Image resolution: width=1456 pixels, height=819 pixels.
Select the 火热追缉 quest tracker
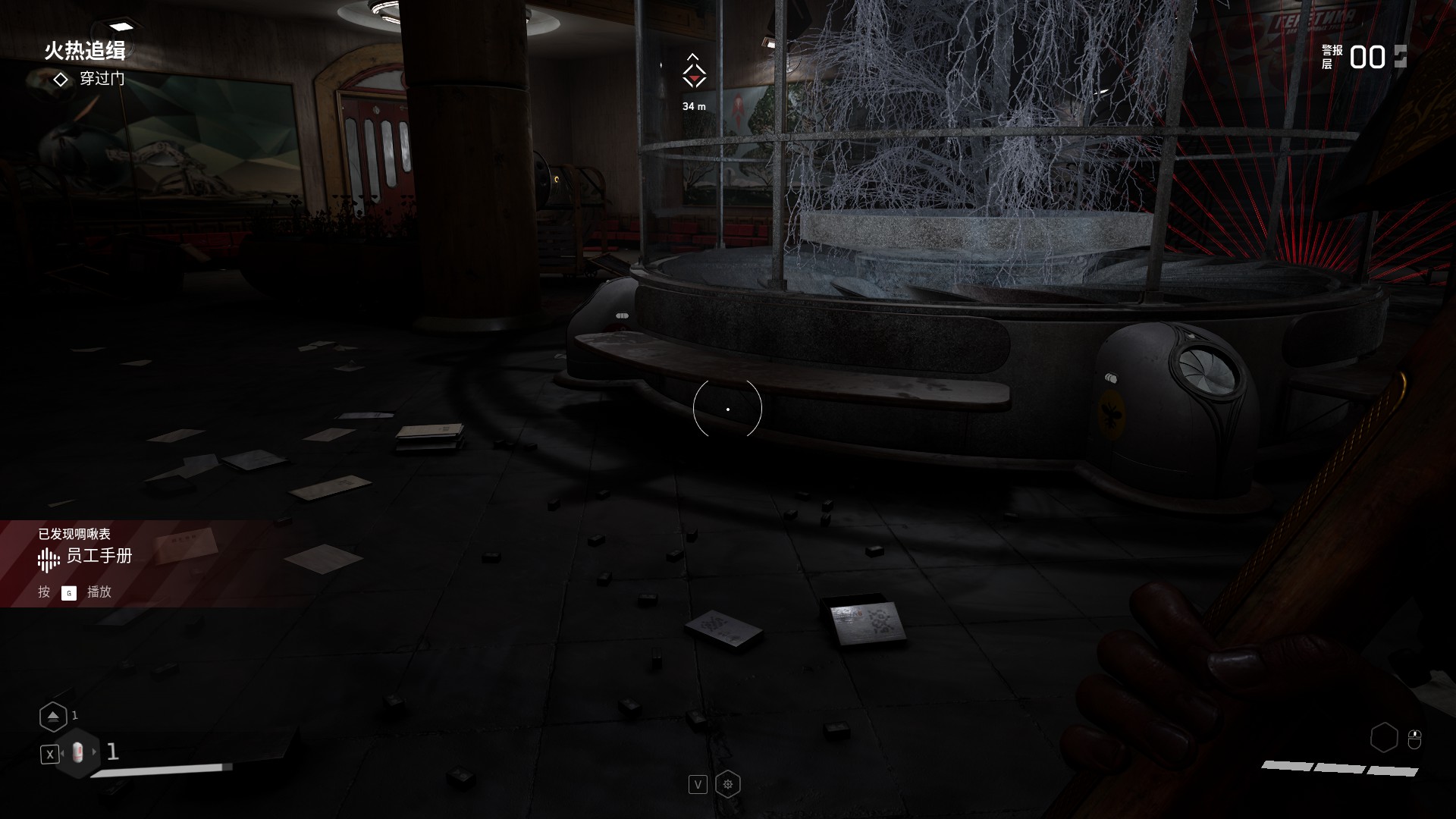[x=84, y=51]
